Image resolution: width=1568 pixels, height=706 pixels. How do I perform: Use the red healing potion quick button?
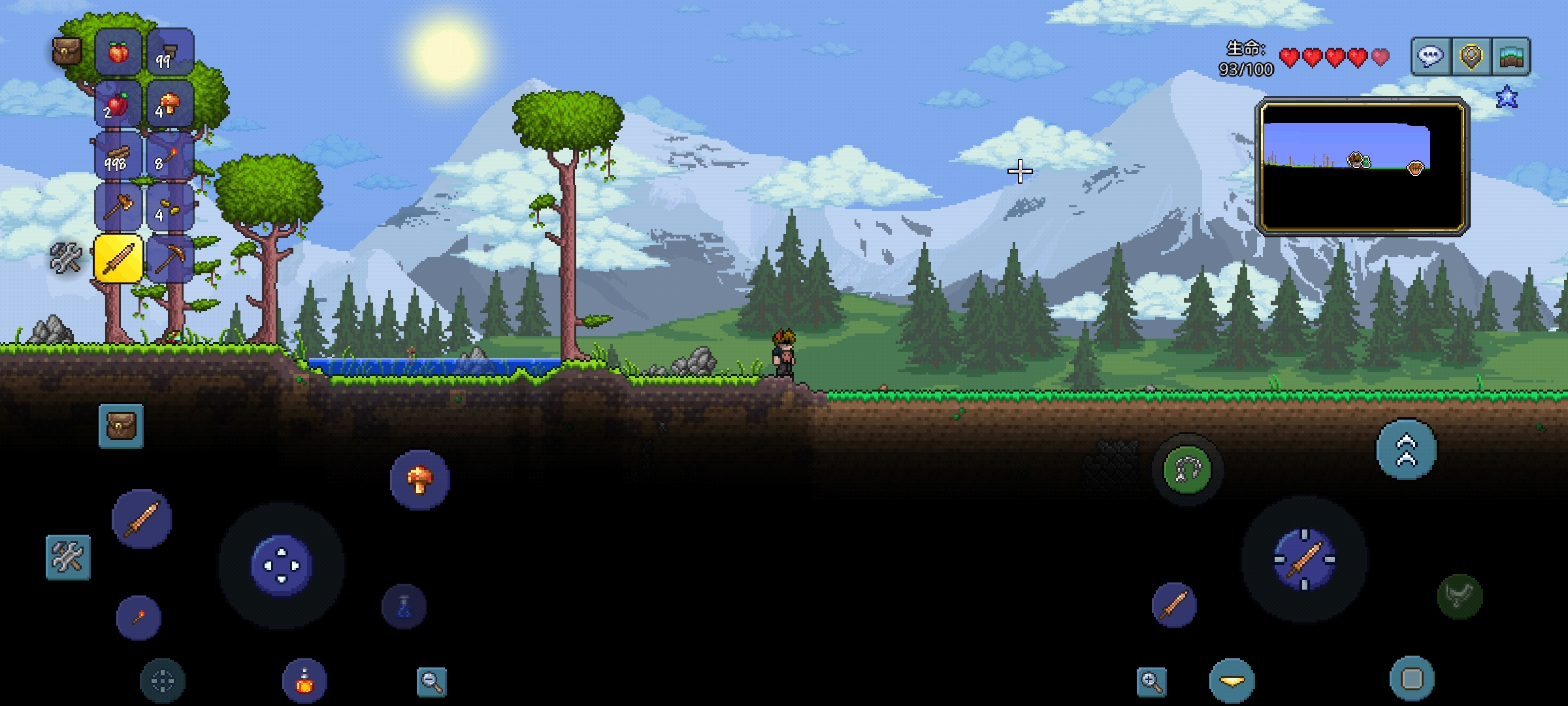[304, 681]
